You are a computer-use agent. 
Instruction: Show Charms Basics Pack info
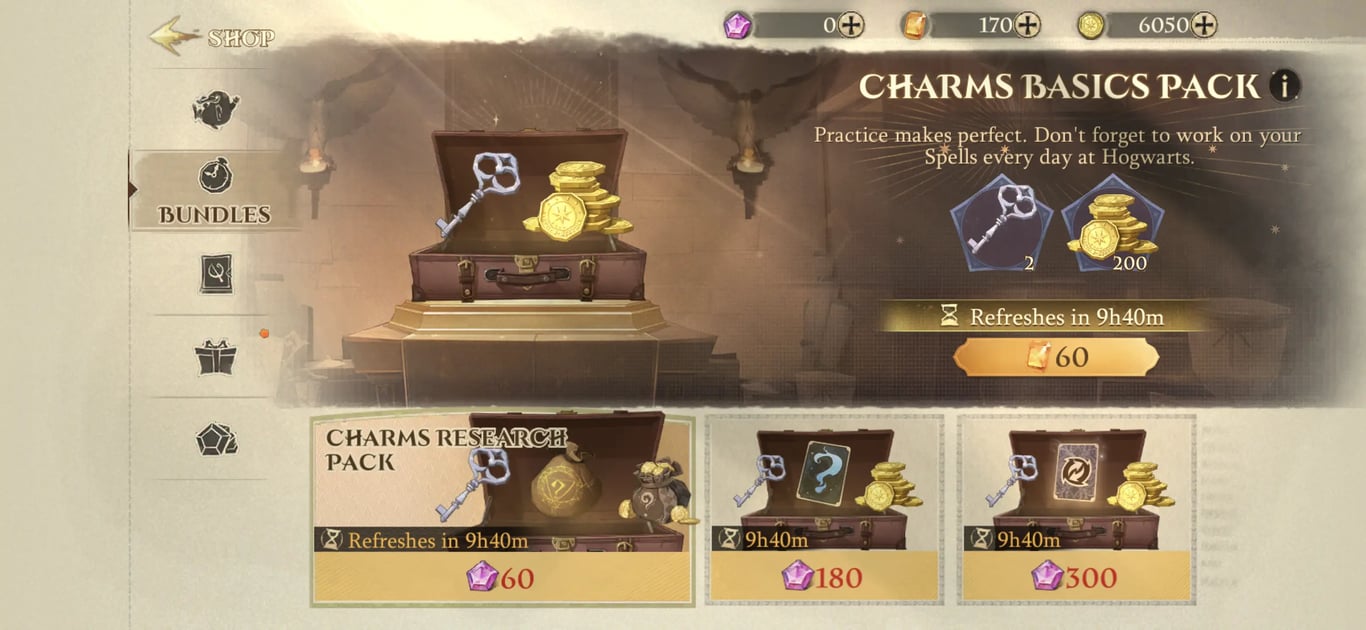point(1284,86)
